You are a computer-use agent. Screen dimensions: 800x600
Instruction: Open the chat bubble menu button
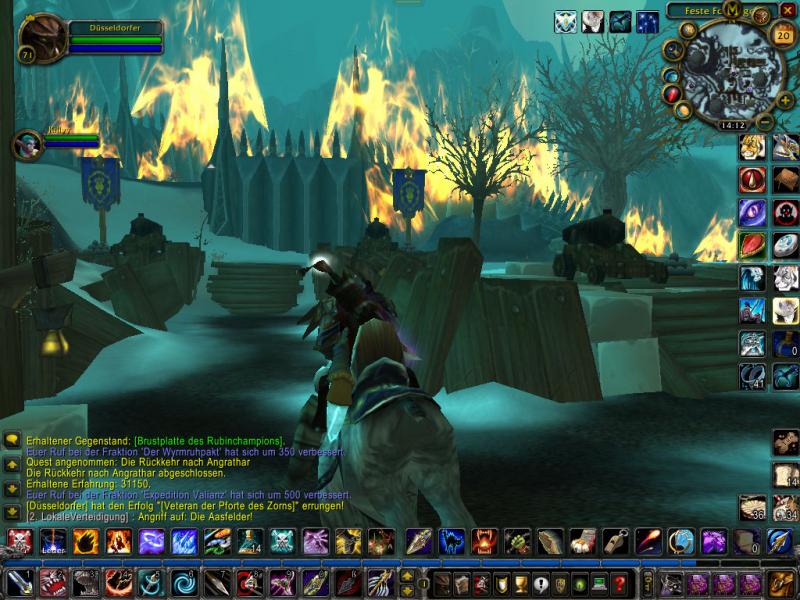tap(12, 440)
